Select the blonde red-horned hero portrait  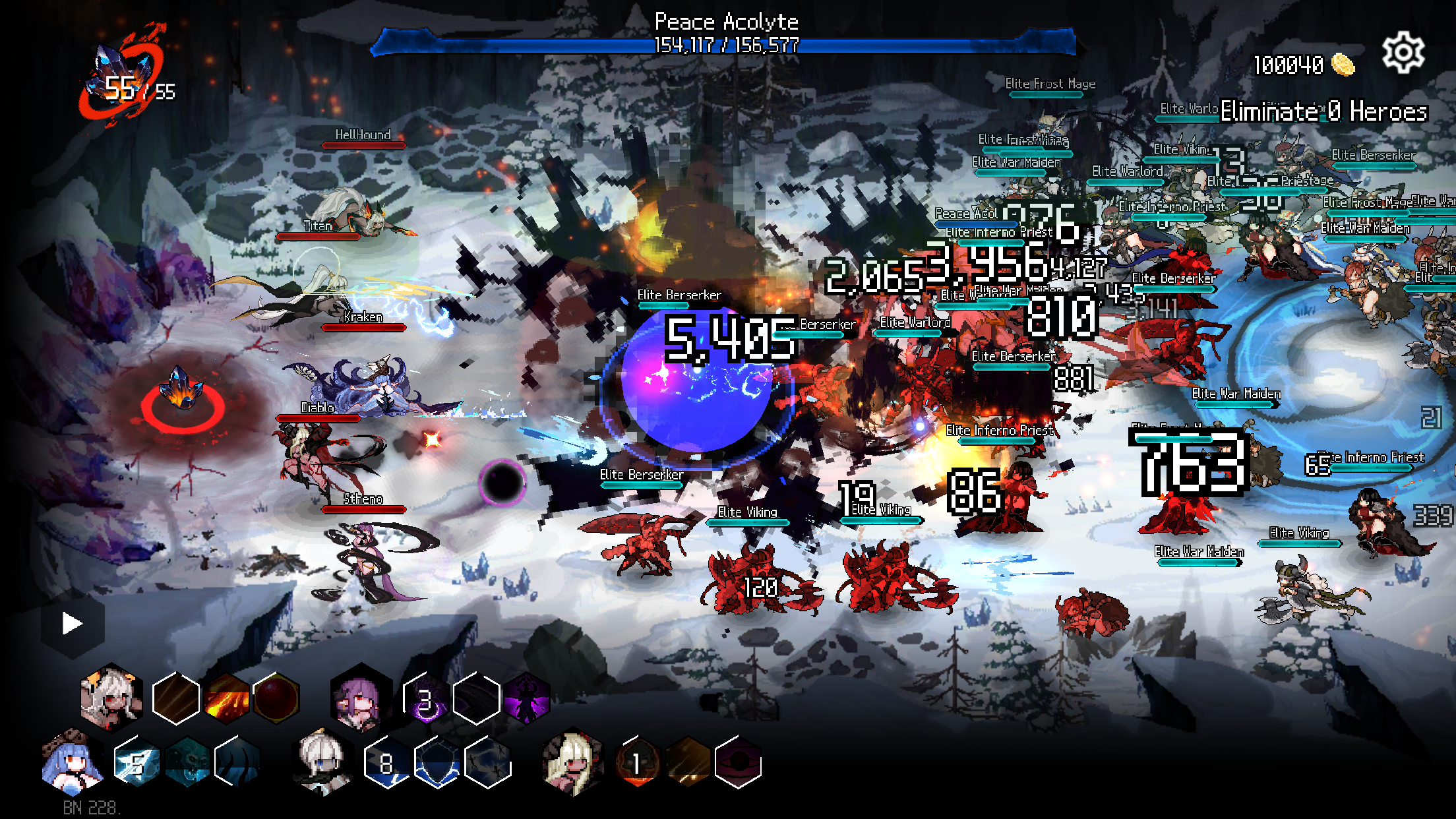pos(572,763)
